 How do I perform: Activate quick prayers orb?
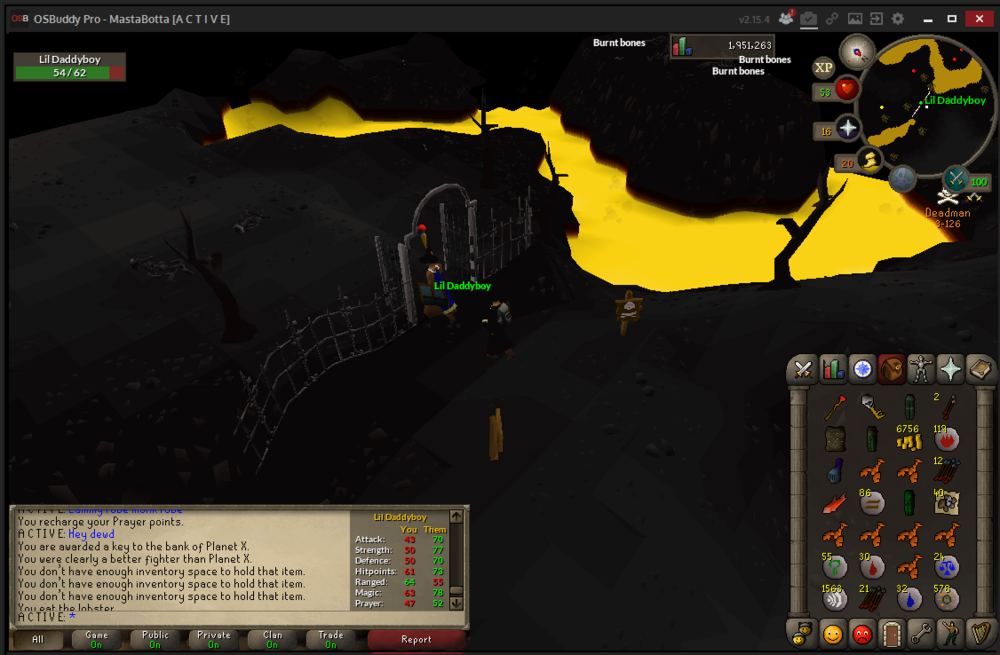[848, 129]
